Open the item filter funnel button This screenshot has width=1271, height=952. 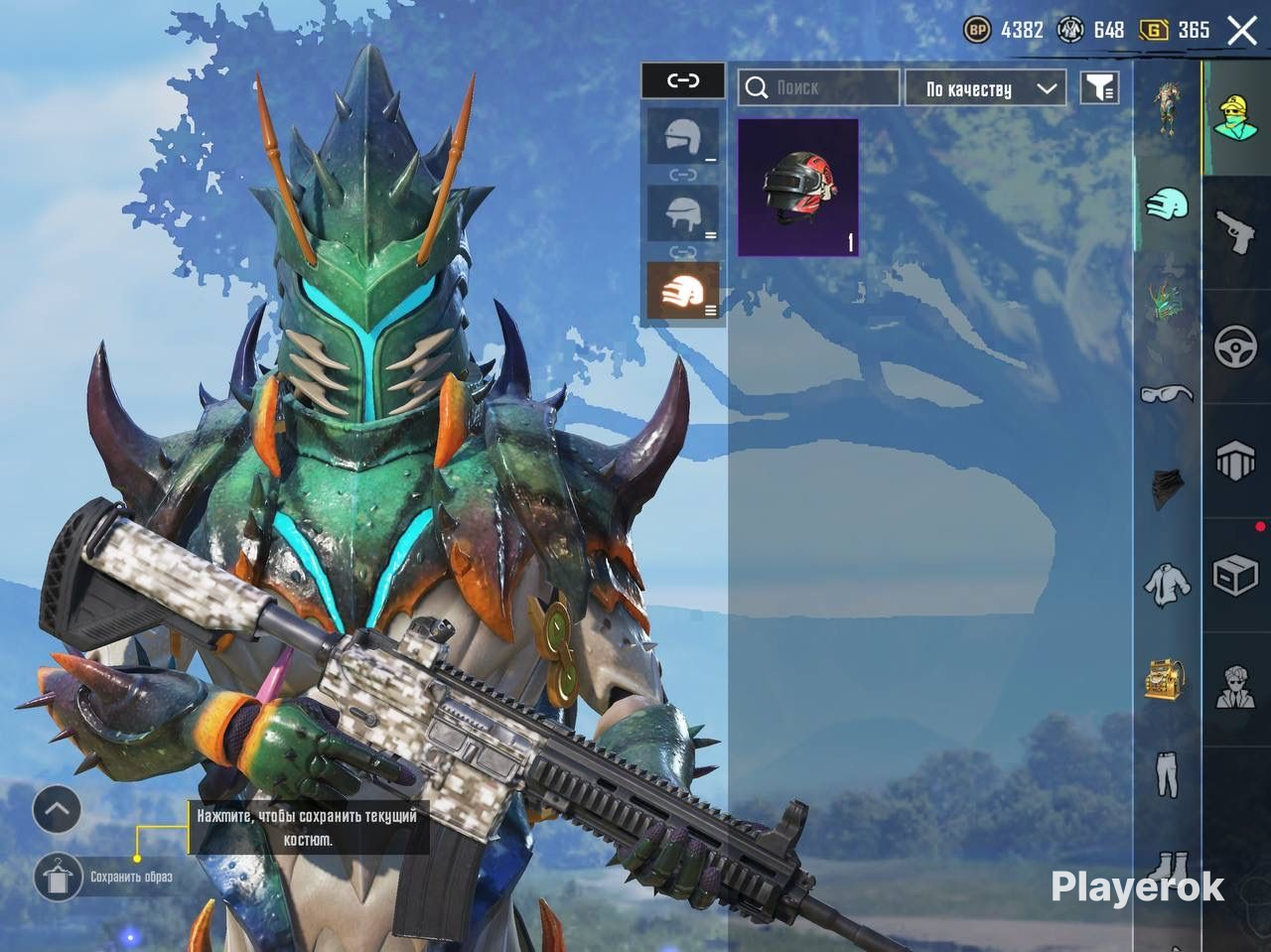(1099, 88)
